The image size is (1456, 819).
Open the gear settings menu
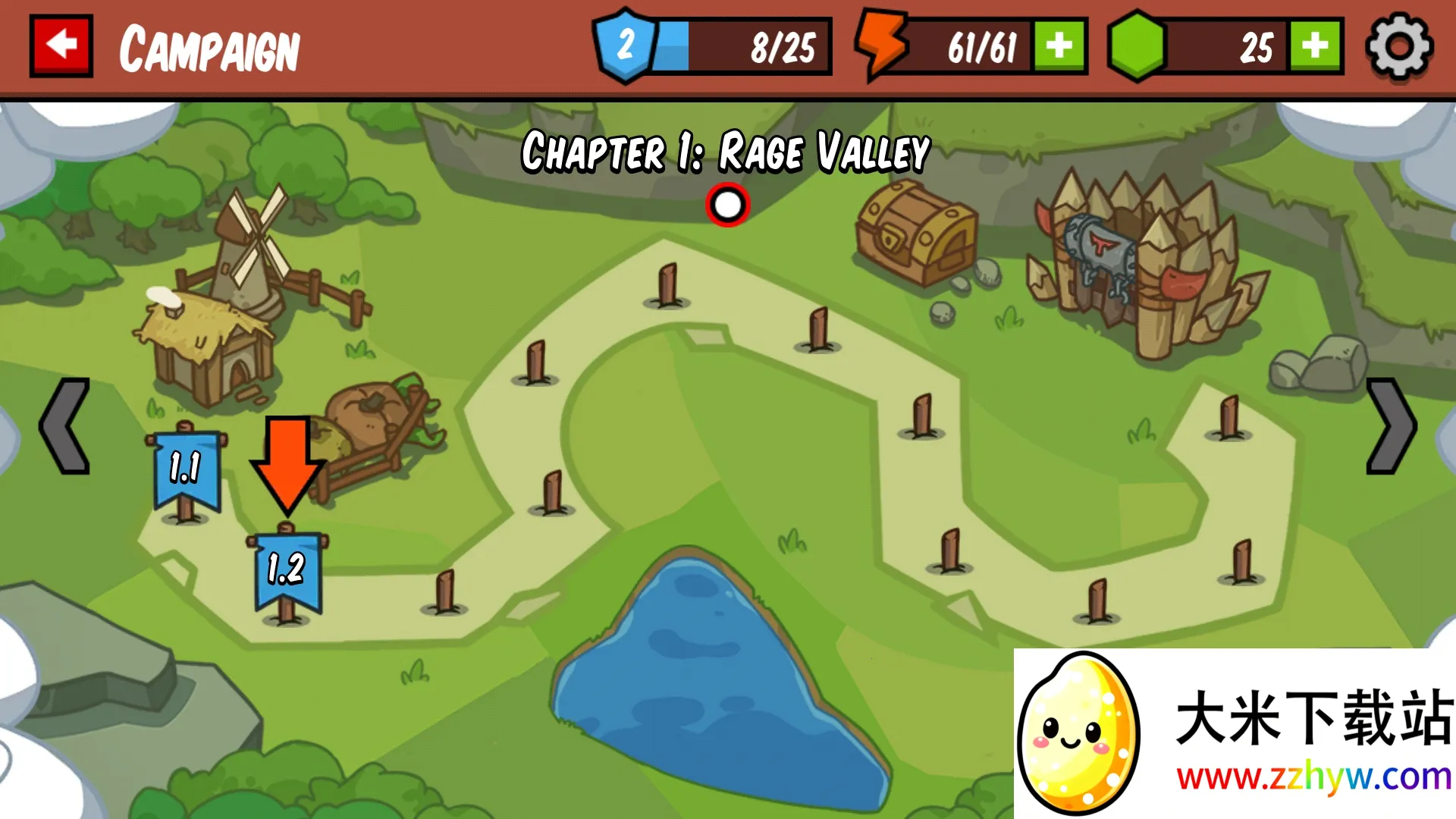(1398, 47)
